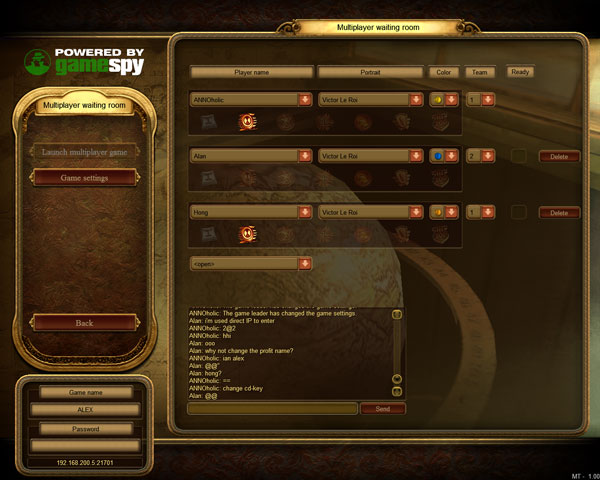Expand the open player slot dropdown
600x480 pixels.
(304, 263)
